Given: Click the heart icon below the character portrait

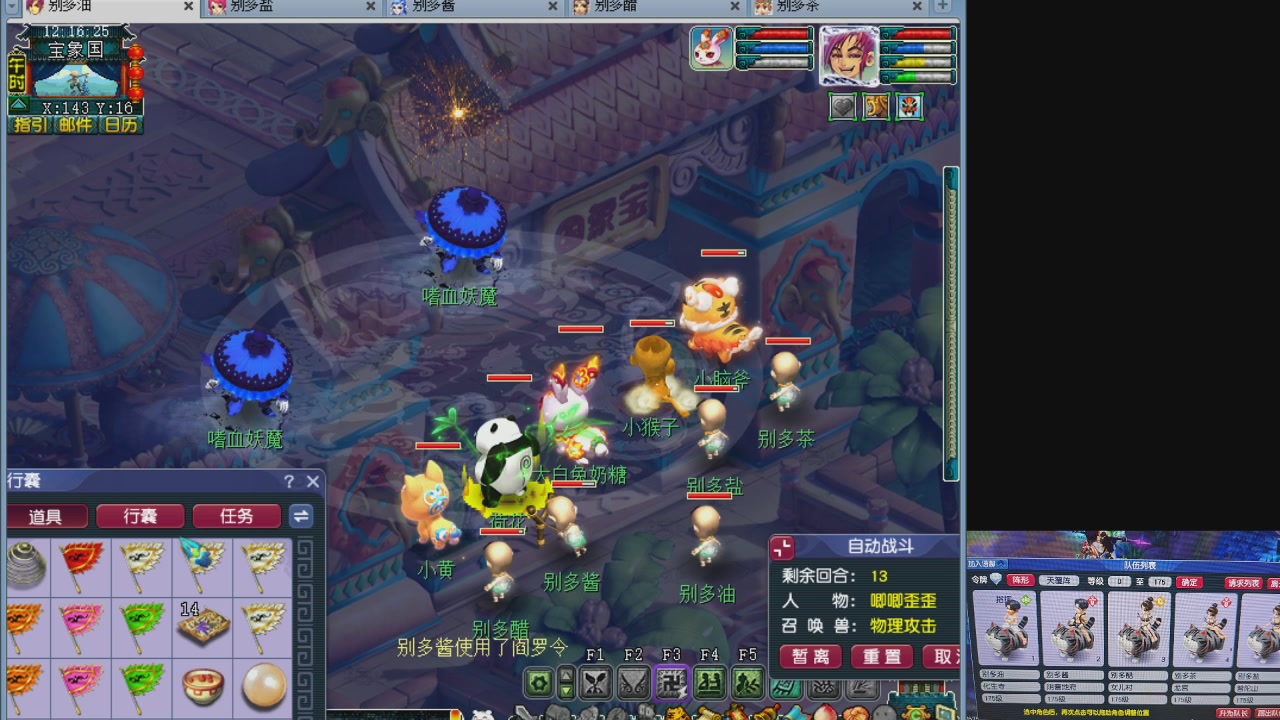Looking at the screenshot, I should [x=842, y=106].
